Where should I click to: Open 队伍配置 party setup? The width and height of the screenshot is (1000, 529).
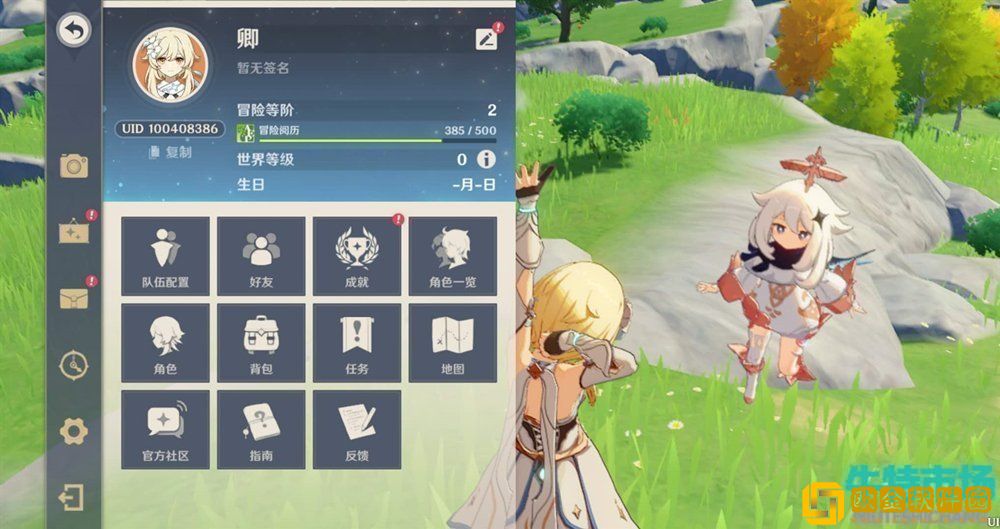coord(165,256)
